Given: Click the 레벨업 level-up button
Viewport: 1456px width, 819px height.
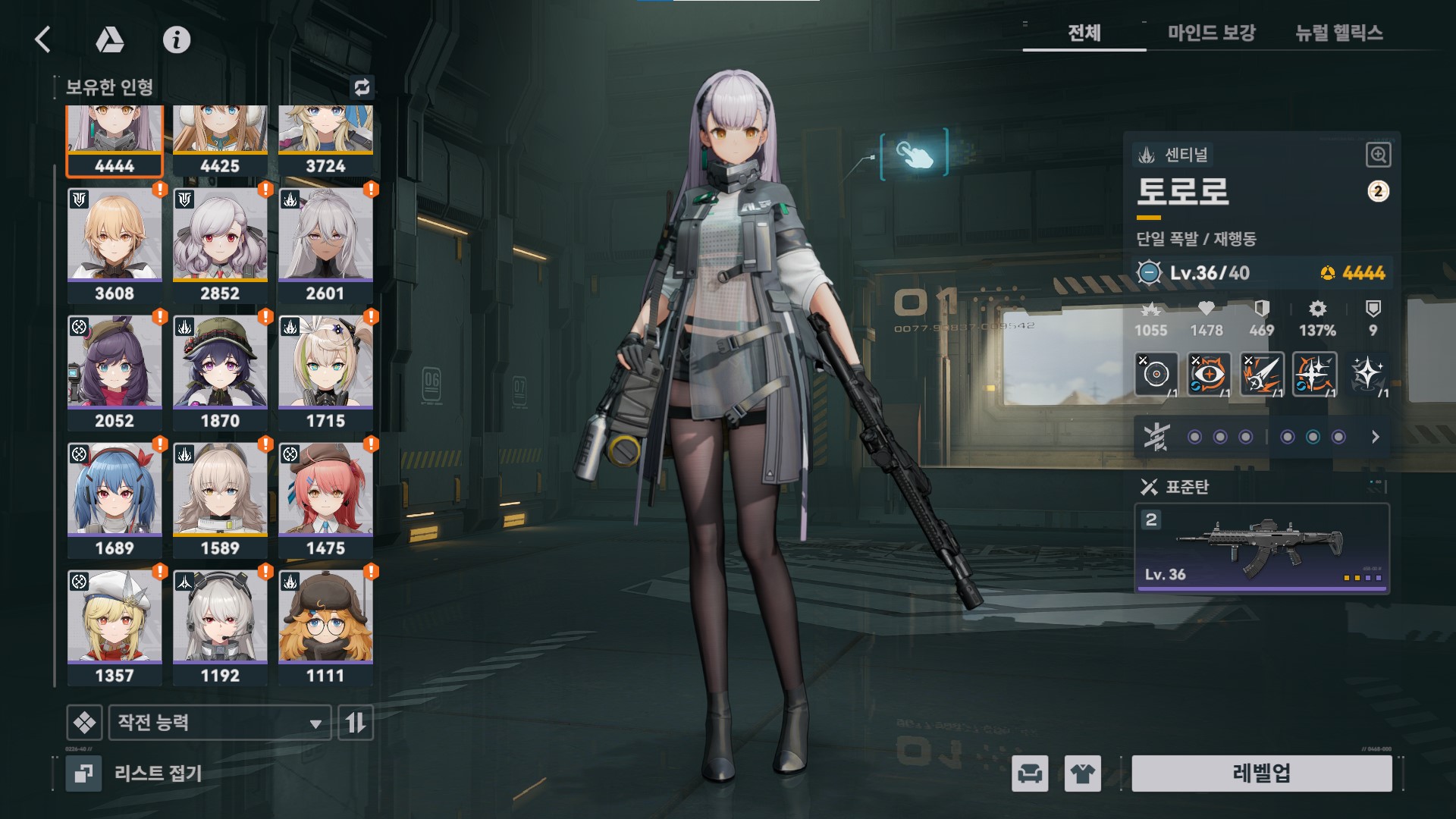Looking at the screenshot, I should (x=1261, y=773).
